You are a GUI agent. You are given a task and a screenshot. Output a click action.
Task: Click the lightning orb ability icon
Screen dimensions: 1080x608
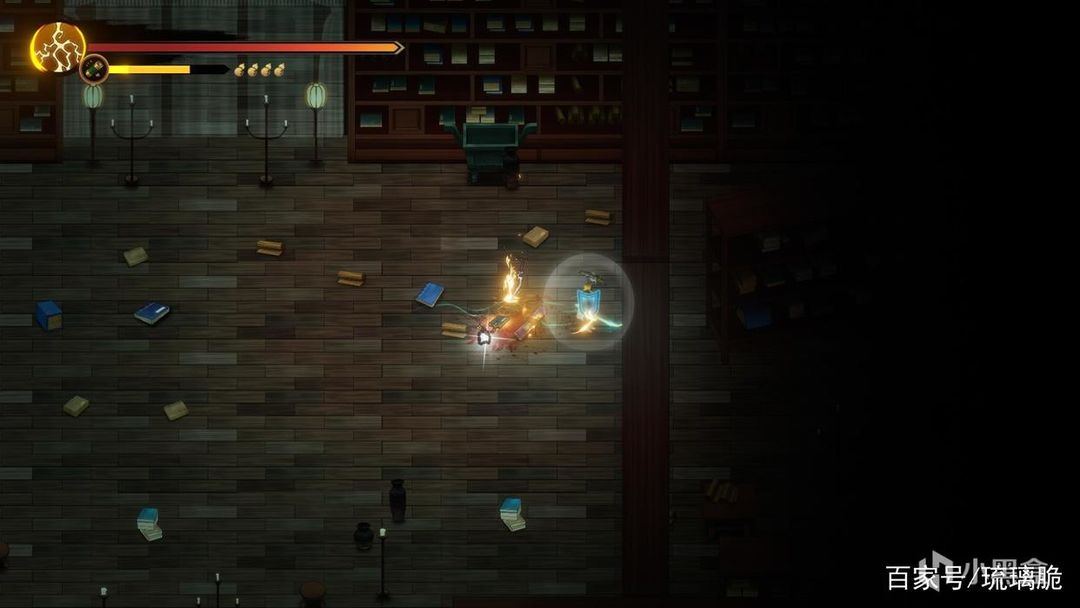tap(57, 47)
